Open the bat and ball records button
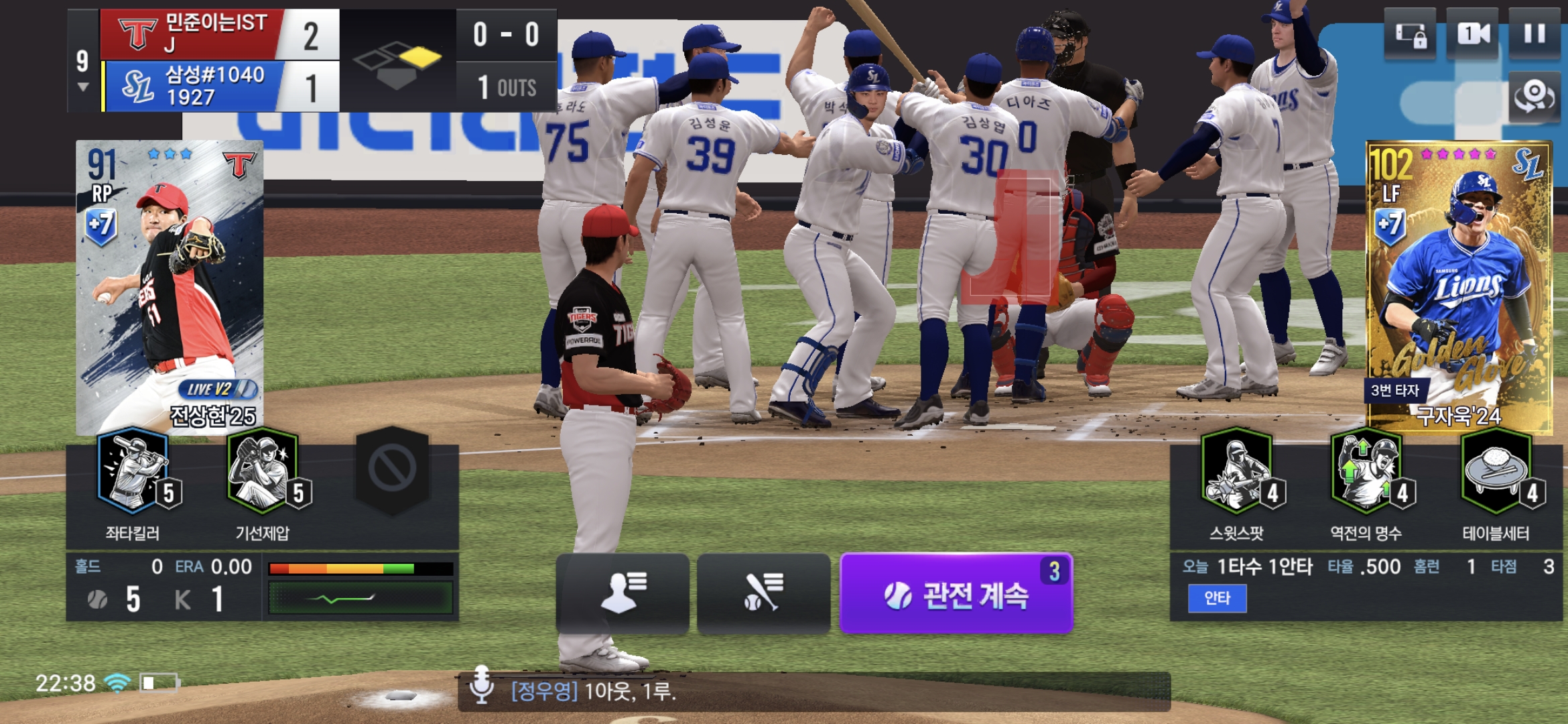Screen dimensions: 1568x724 coord(763,593)
